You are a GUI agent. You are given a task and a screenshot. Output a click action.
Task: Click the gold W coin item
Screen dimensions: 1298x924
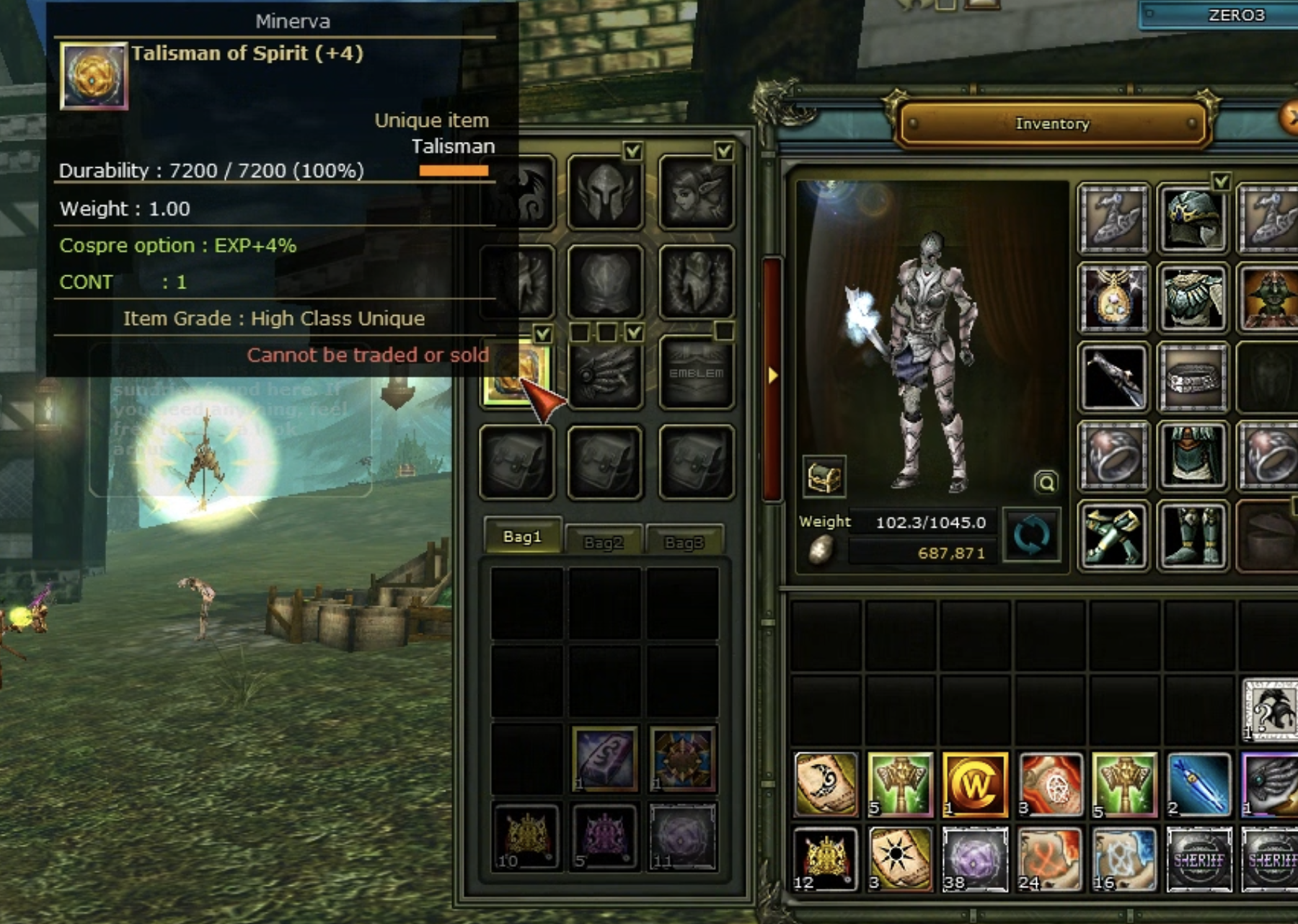(x=974, y=784)
